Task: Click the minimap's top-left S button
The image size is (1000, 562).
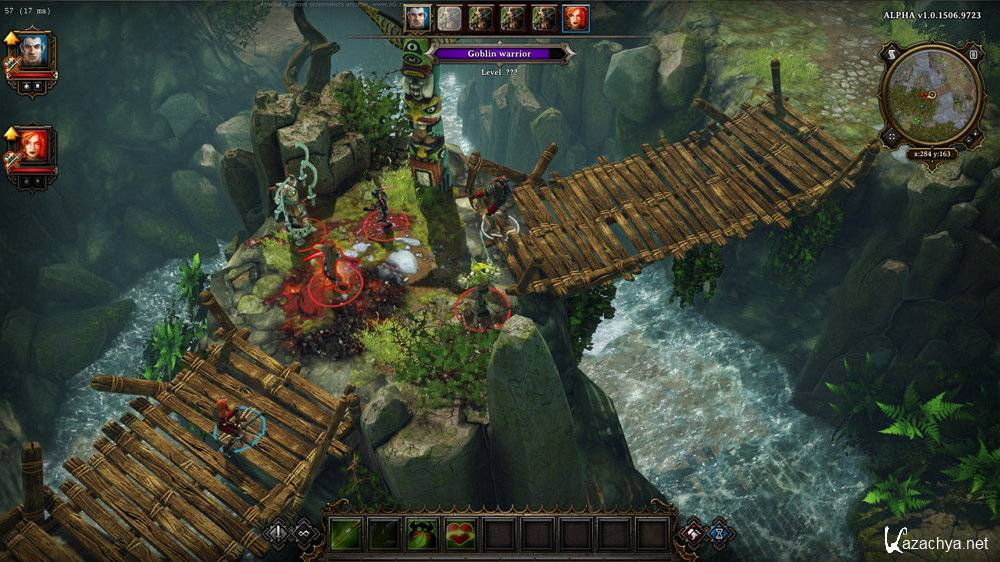Action: (891, 52)
